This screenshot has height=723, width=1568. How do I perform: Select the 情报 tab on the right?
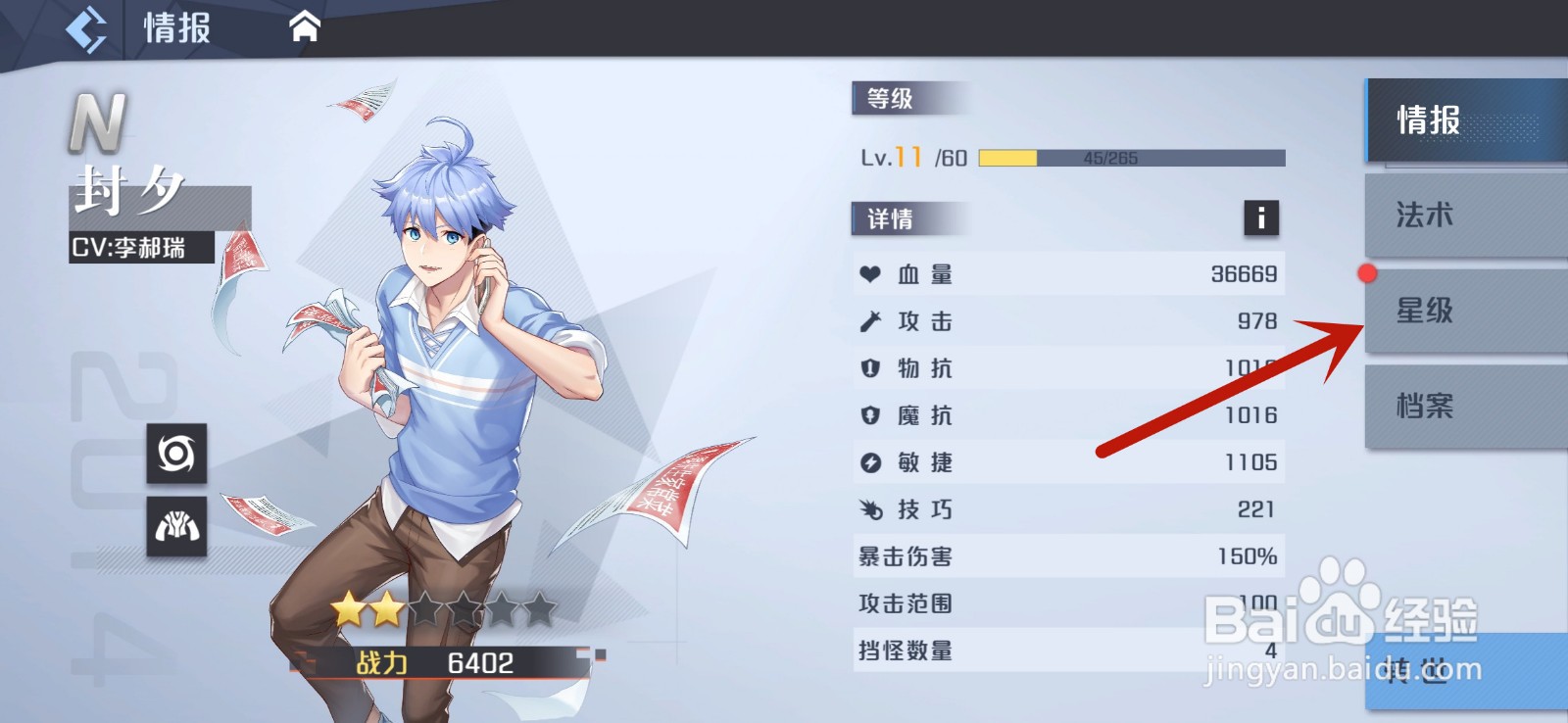1463,120
